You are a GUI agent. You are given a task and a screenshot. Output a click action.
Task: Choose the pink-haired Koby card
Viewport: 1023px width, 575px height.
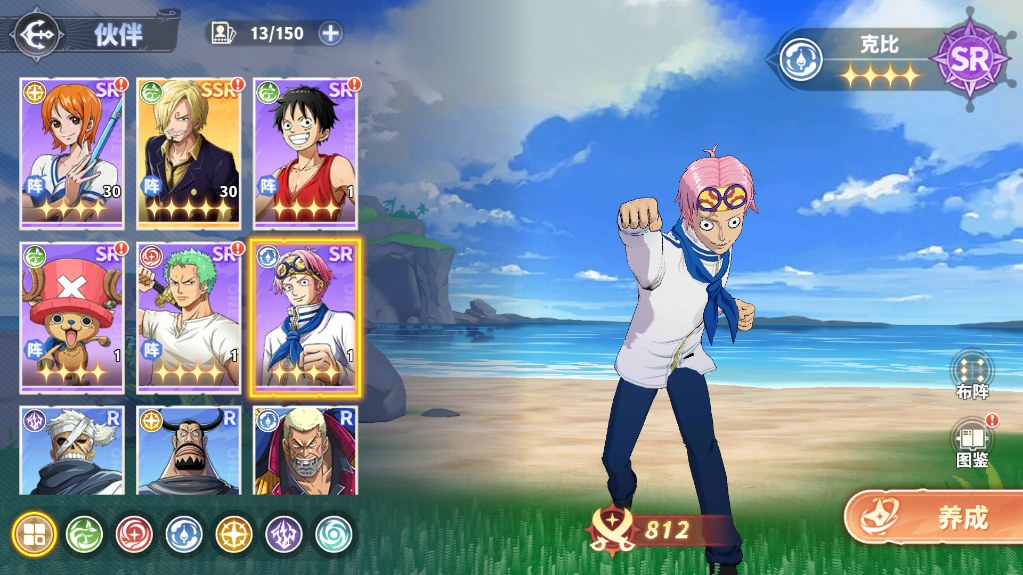pyautogui.click(x=305, y=317)
